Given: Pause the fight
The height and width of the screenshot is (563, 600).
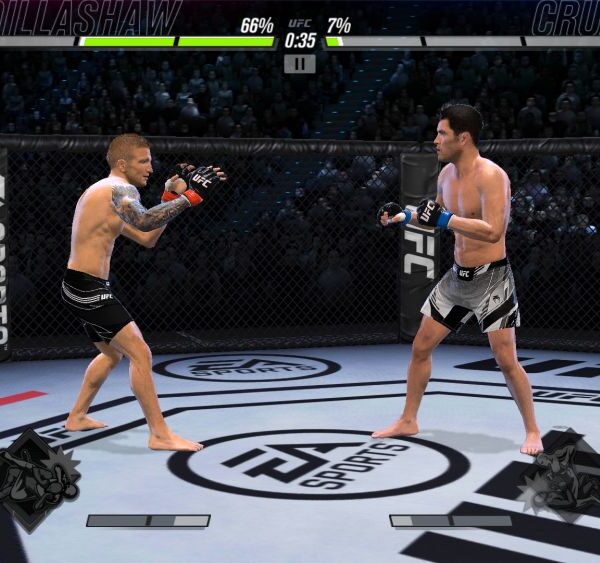Looking at the screenshot, I should point(299,64).
